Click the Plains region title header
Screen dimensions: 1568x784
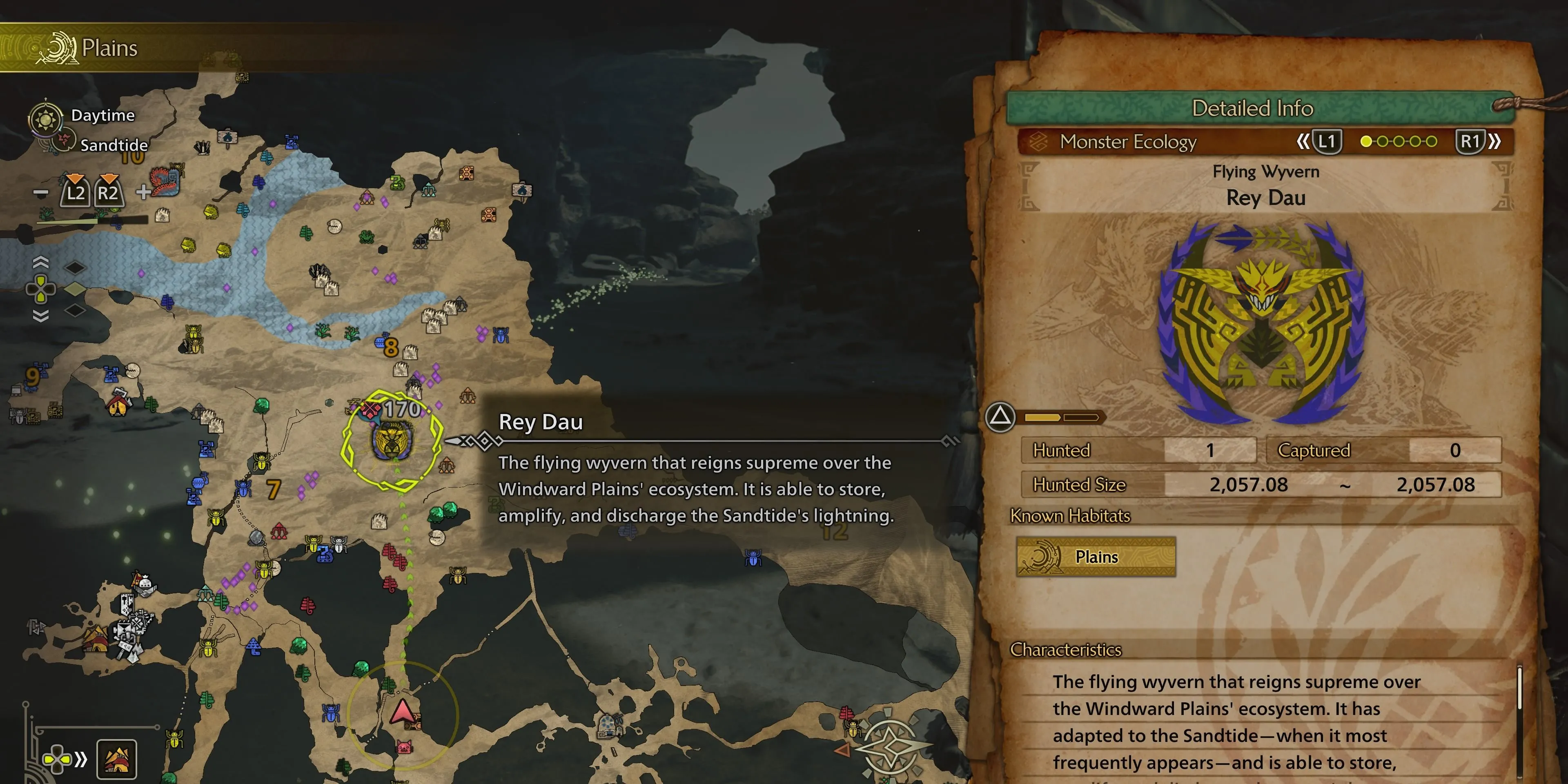coord(109,48)
